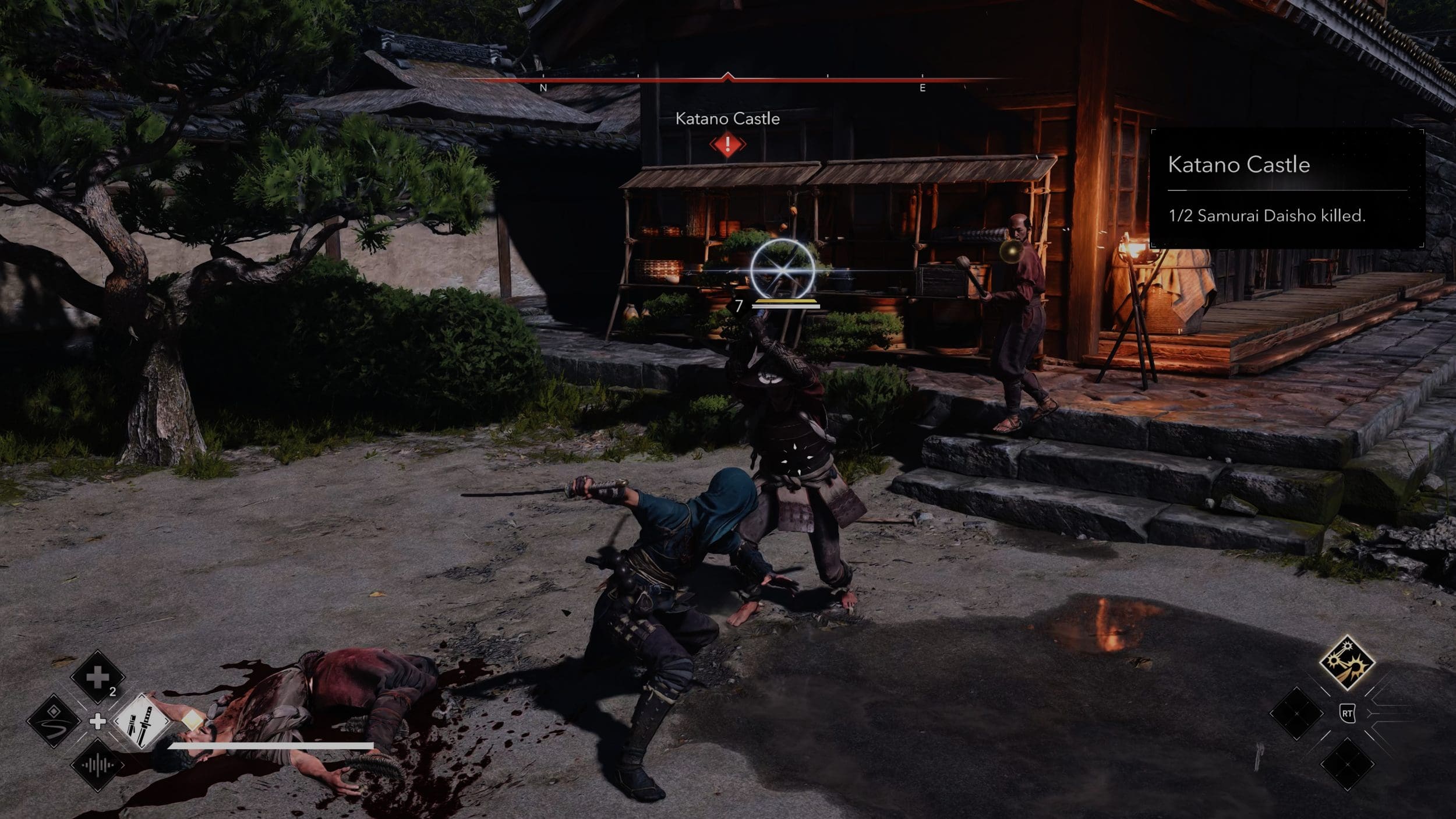Click the compass bar heading strip
The image size is (1456, 819).
pos(727,80)
